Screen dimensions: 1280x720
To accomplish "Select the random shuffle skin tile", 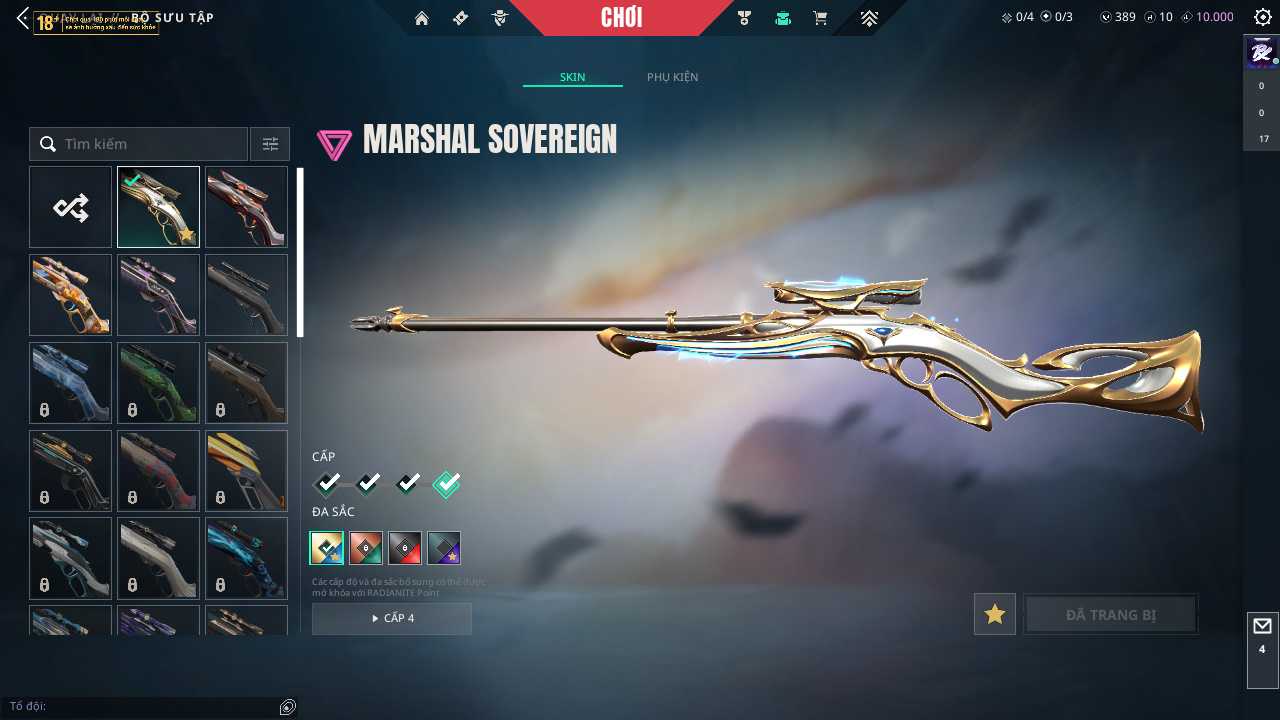I will [x=71, y=207].
